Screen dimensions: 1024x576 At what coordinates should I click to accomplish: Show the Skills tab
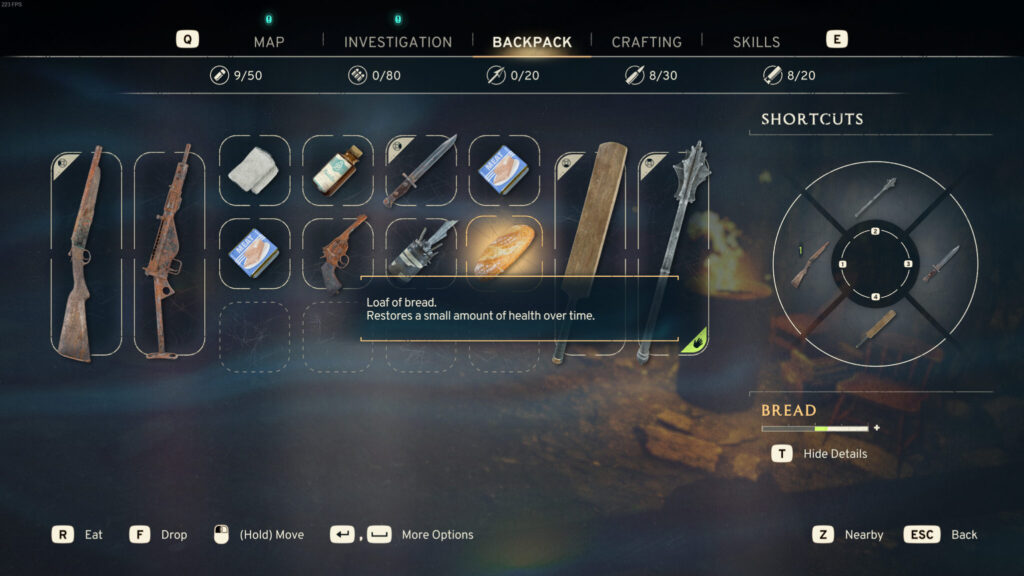(x=756, y=42)
